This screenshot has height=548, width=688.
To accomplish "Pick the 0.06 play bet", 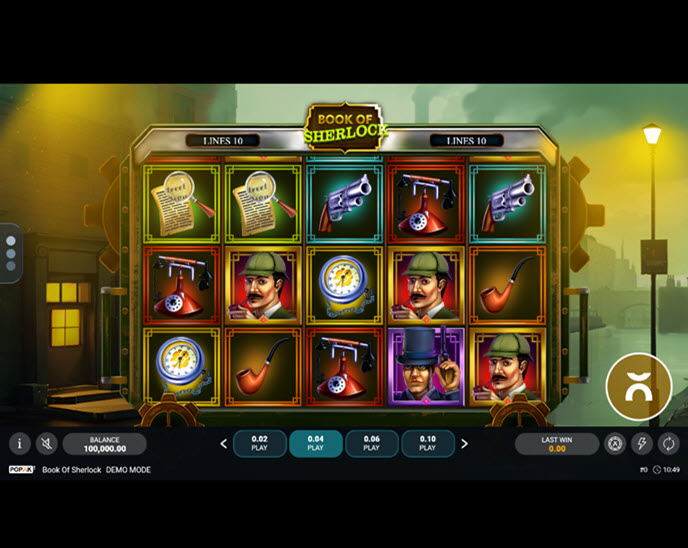I will (x=372, y=444).
